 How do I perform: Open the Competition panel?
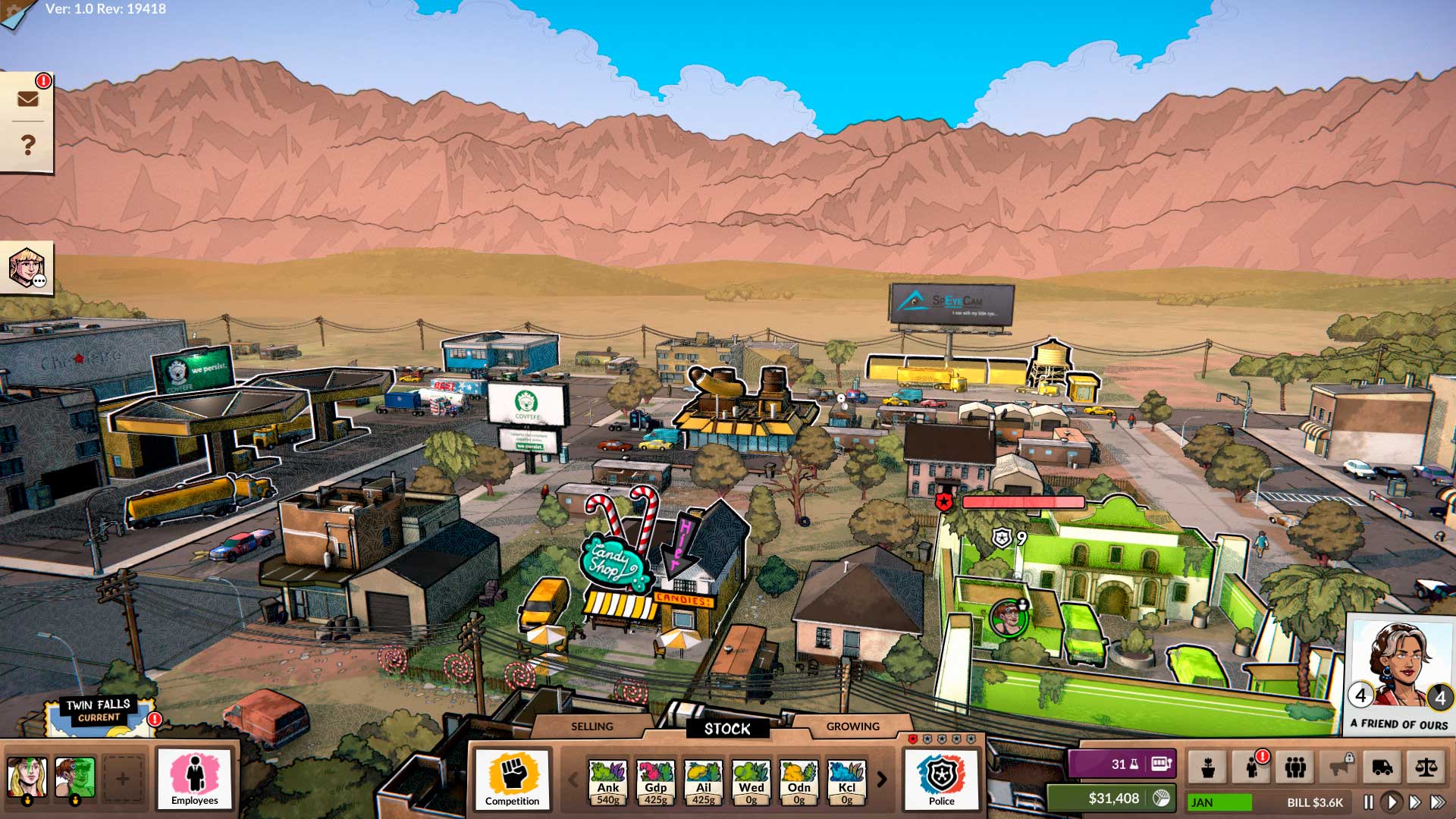click(512, 779)
